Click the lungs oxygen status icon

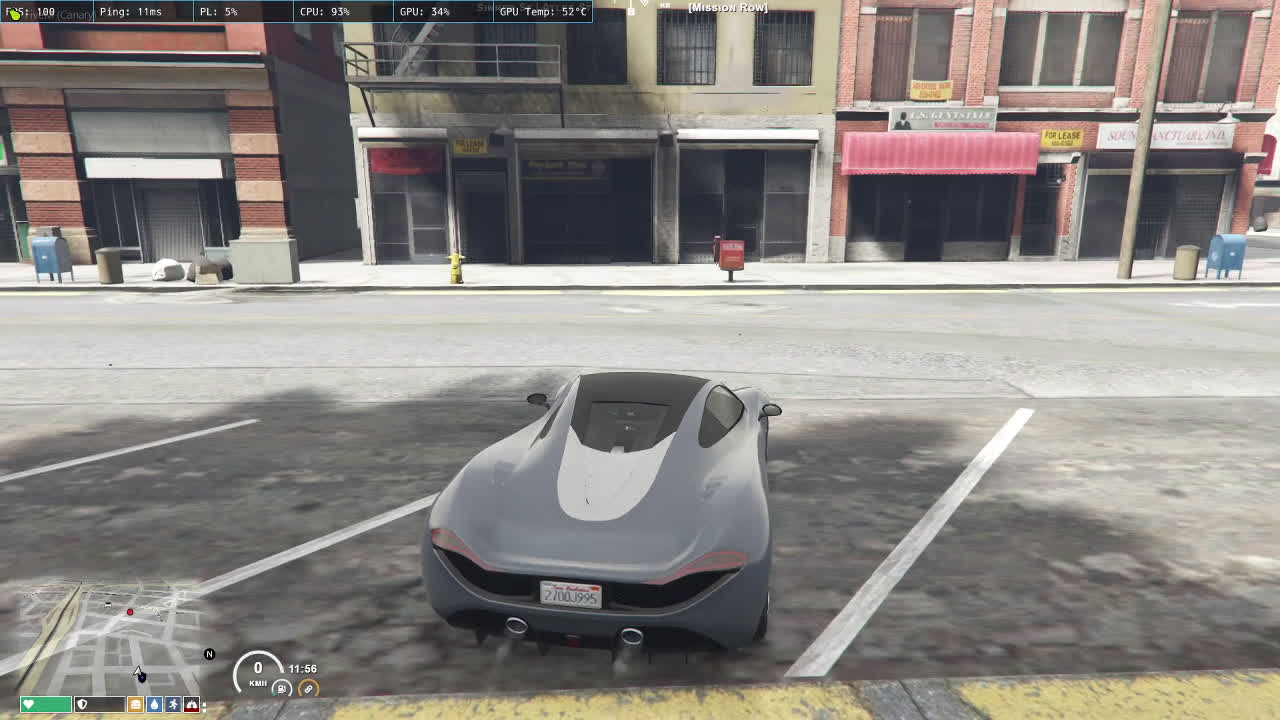coord(191,704)
